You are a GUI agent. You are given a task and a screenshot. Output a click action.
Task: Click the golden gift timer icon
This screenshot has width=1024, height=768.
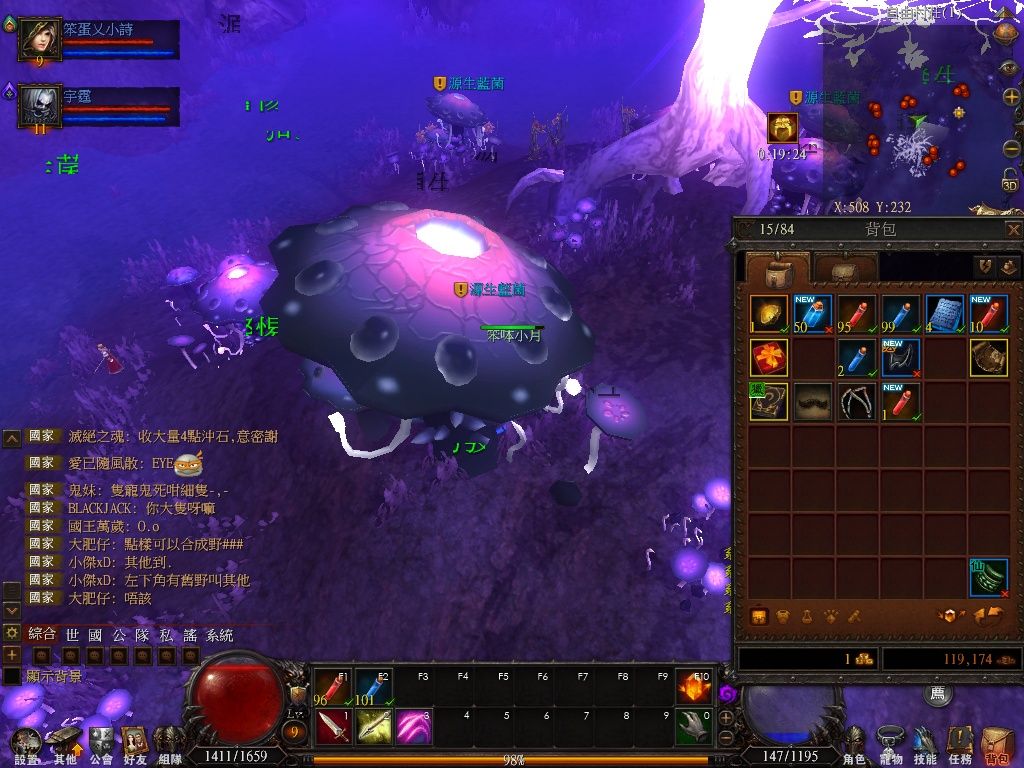pyautogui.click(x=782, y=128)
